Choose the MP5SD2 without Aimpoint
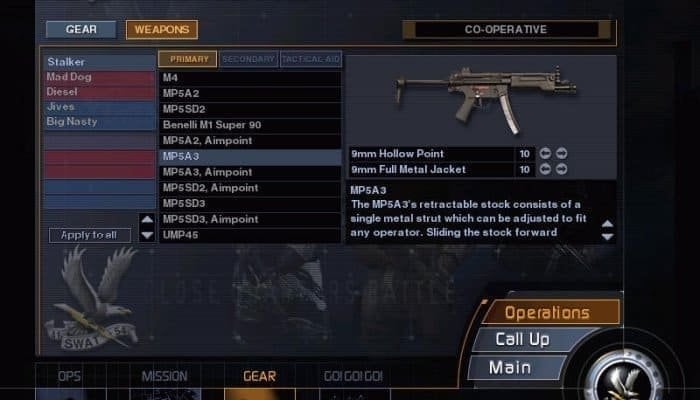The height and width of the screenshot is (400, 700). coord(250,109)
